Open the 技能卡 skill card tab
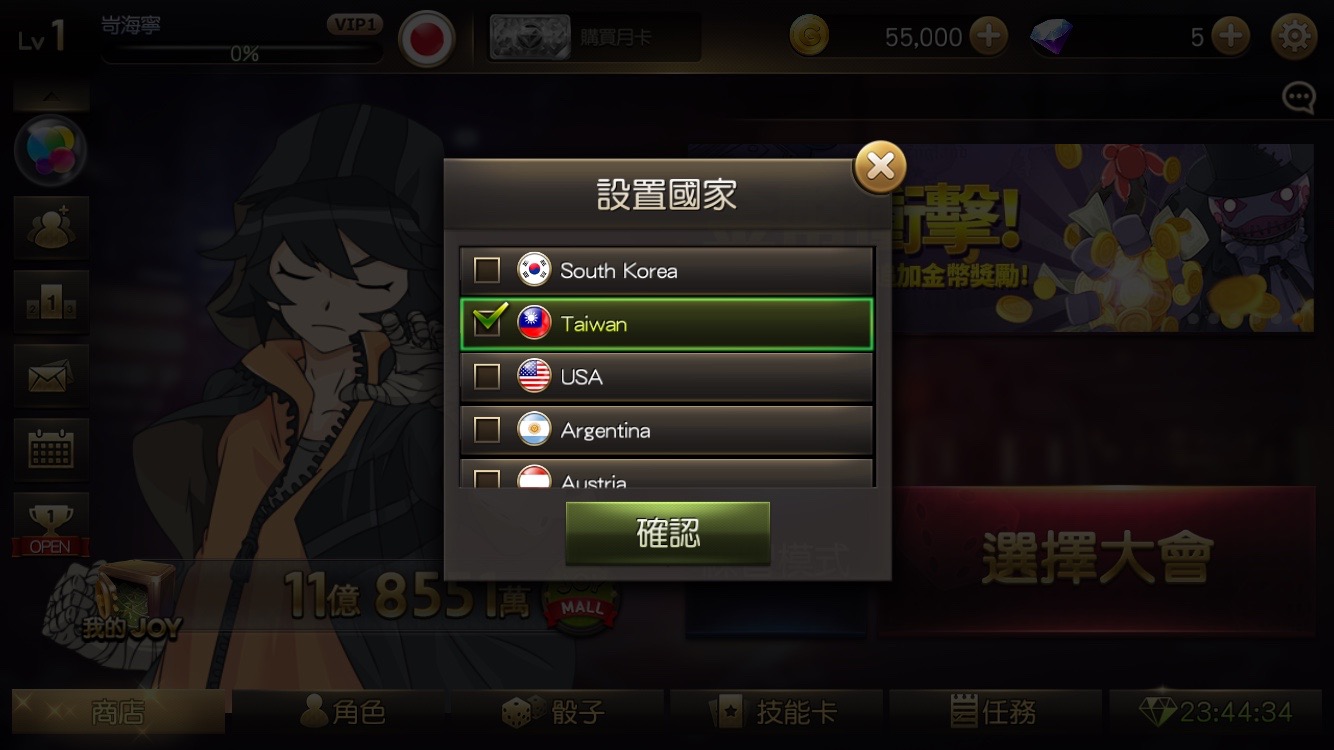1334x750 pixels. point(775,712)
